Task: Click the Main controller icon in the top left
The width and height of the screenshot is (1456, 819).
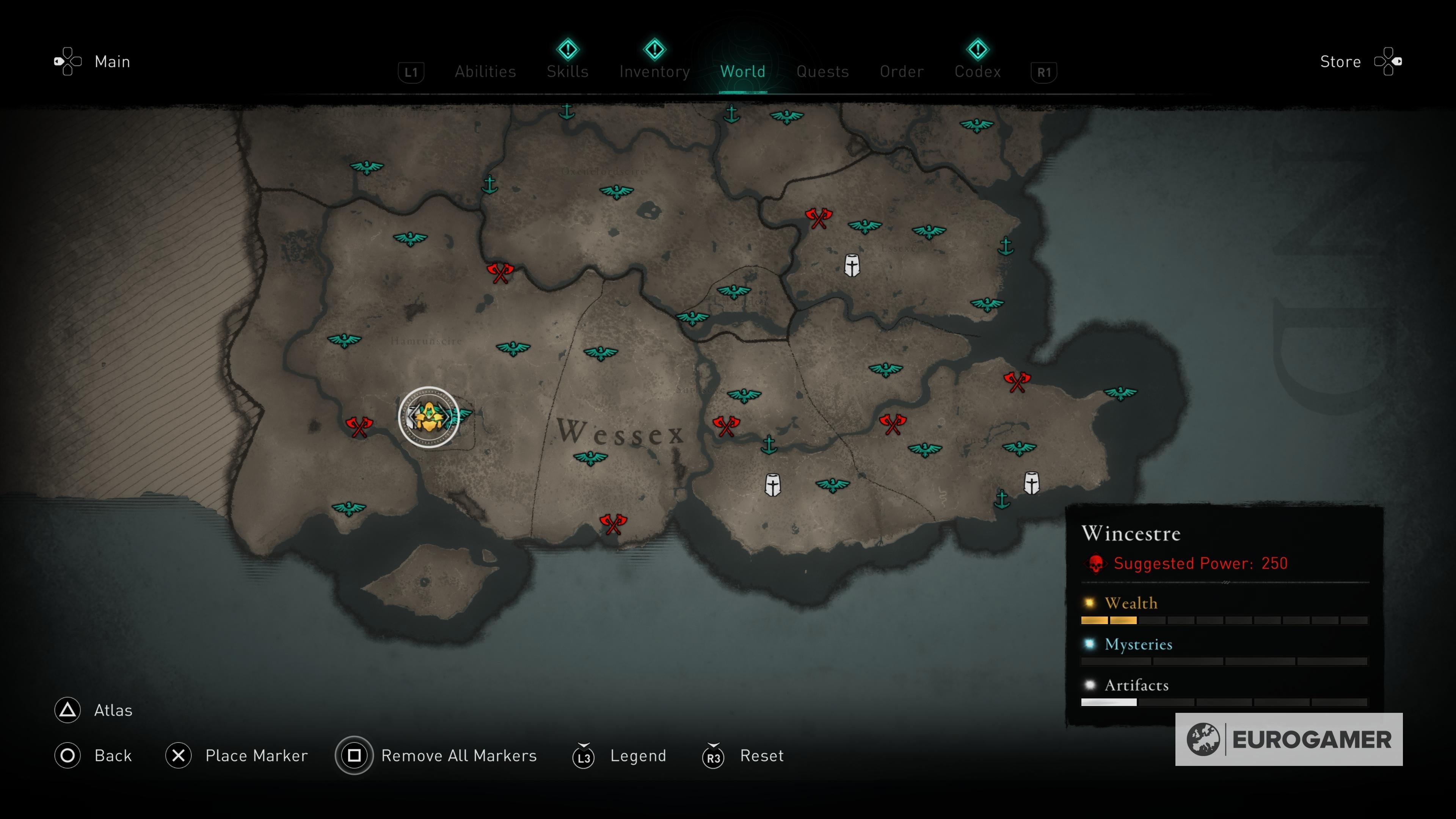Action: pos(68,61)
